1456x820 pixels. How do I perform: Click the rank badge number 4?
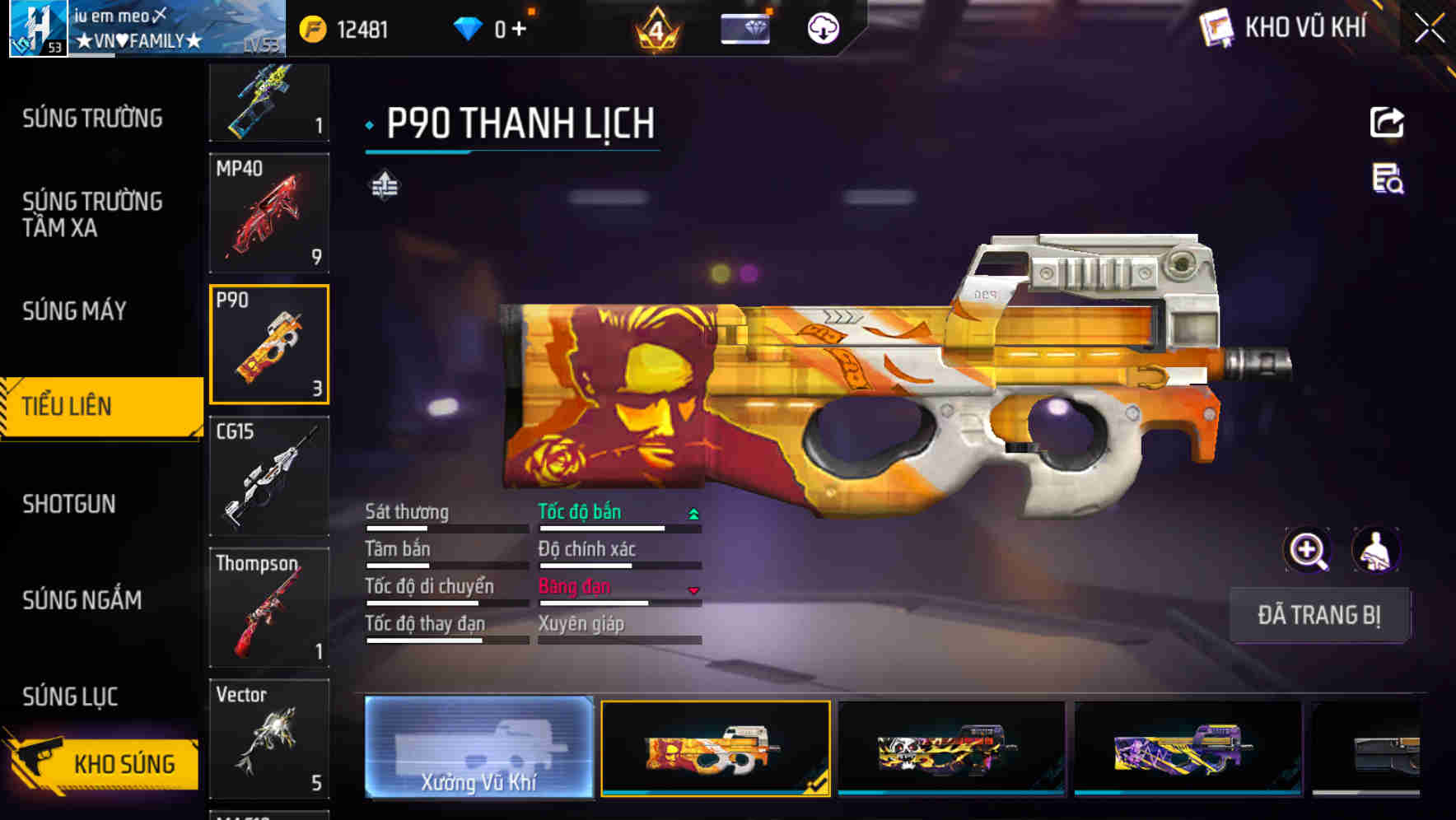(653, 29)
